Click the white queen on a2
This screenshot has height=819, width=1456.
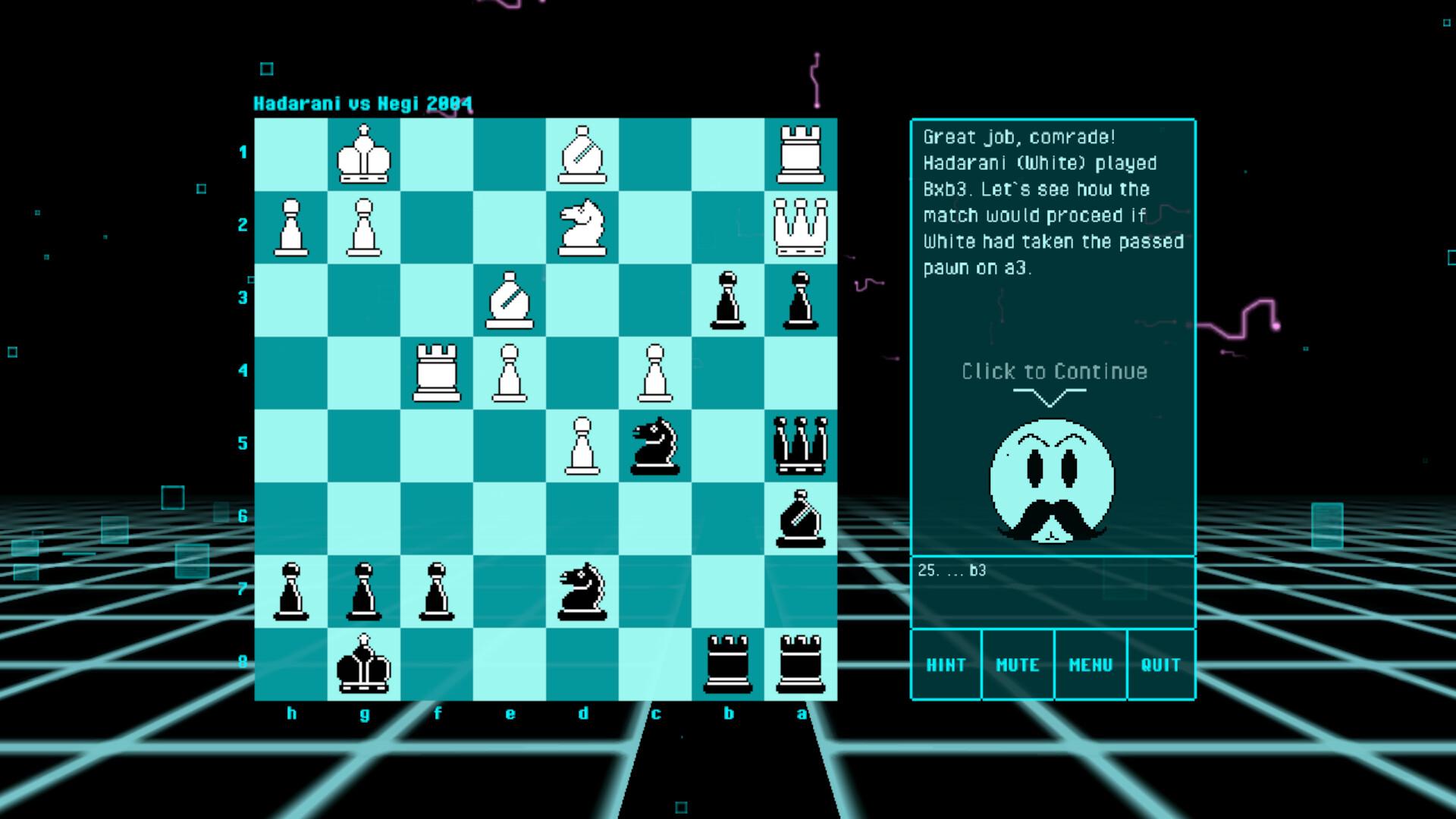pos(802,226)
